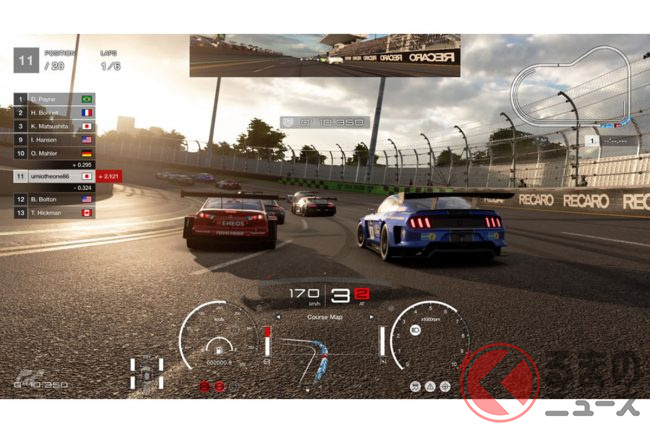This screenshot has width=650, height=433.
Task: Click the rear-view mirror display
Action: click(324, 56)
